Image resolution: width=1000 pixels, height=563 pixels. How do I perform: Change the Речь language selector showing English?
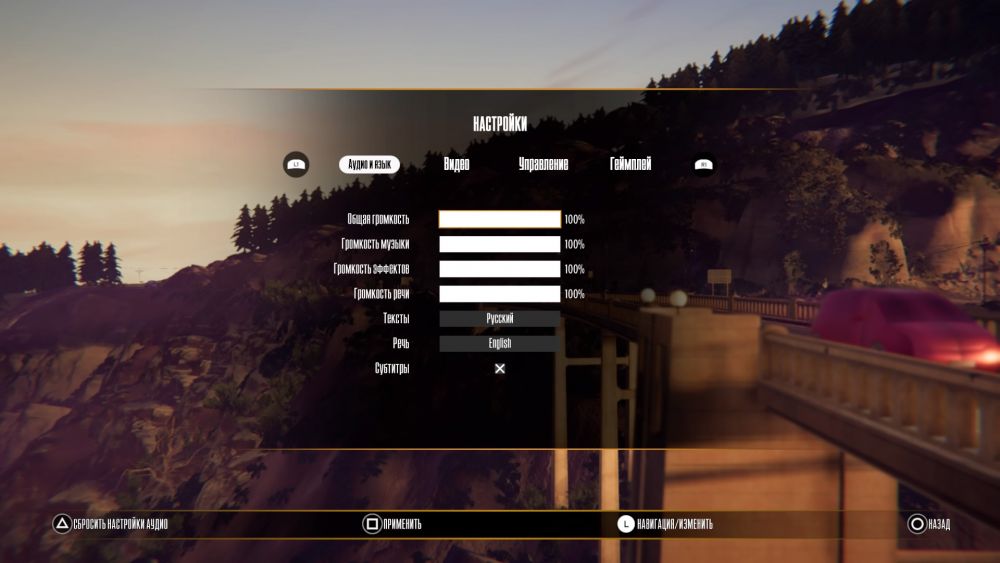(500, 343)
